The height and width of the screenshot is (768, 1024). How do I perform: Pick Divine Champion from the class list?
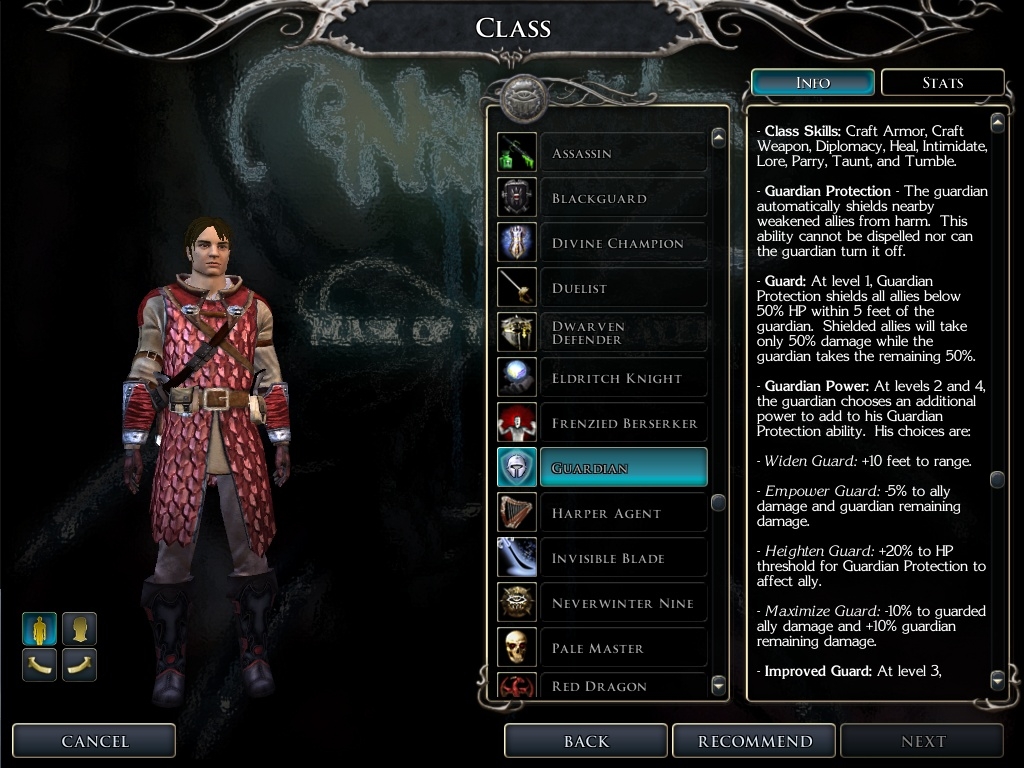[622, 243]
